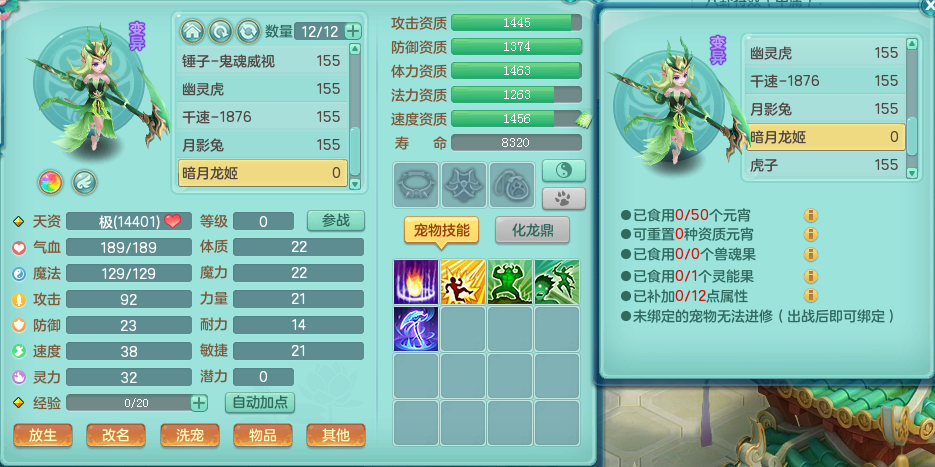The image size is (935, 467).
Task: Open the 宠物技能 pet skills tab
Action: click(x=441, y=230)
